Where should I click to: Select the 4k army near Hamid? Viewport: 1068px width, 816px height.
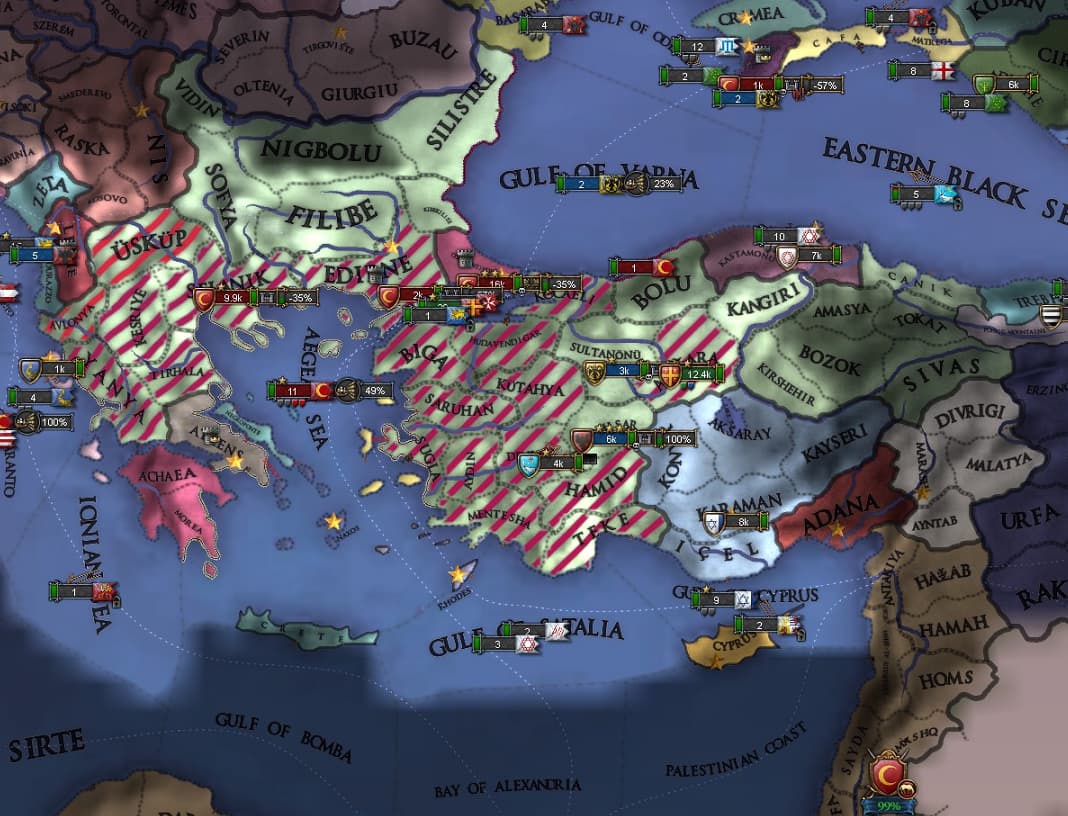point(558,463)
